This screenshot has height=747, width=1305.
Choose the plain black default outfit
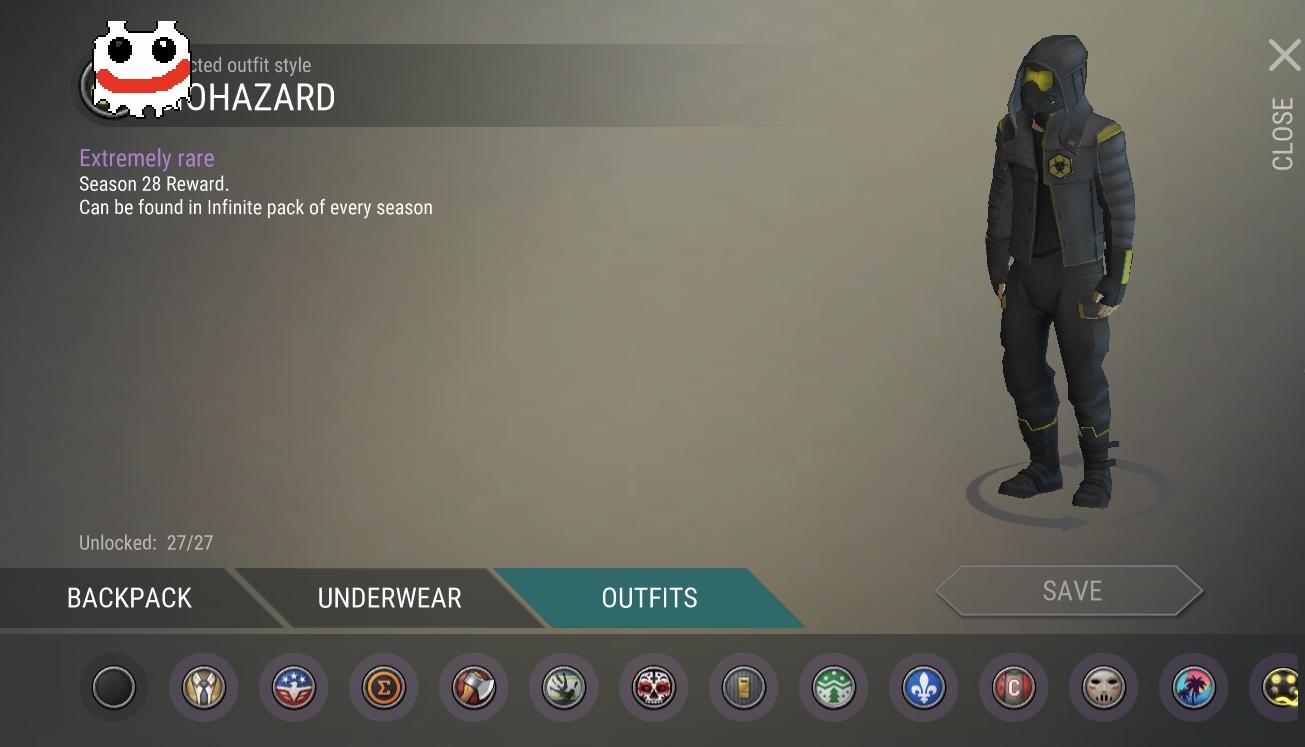coord(114,688)
